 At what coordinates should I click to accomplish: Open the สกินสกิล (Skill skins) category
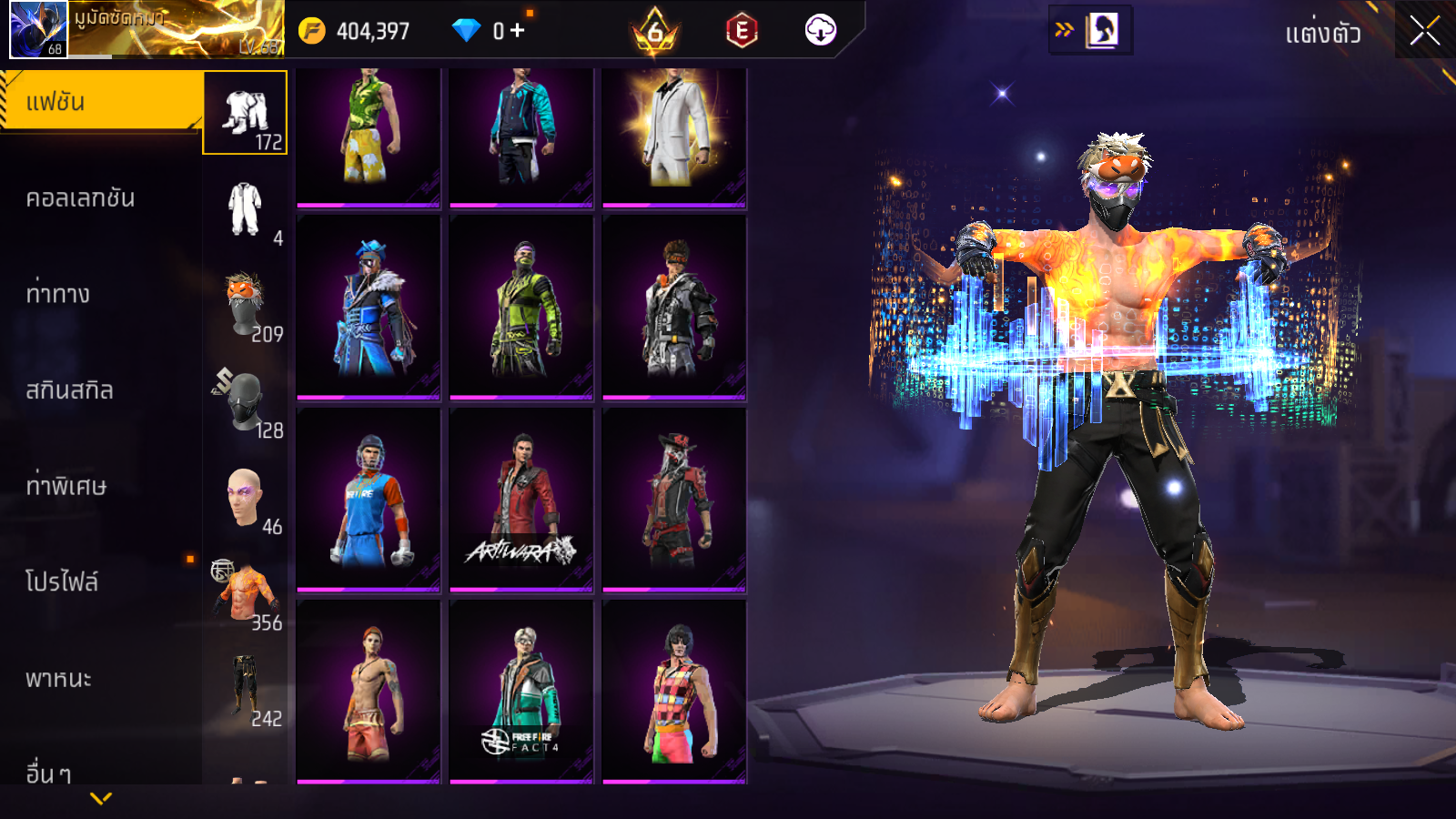[69, 390]
